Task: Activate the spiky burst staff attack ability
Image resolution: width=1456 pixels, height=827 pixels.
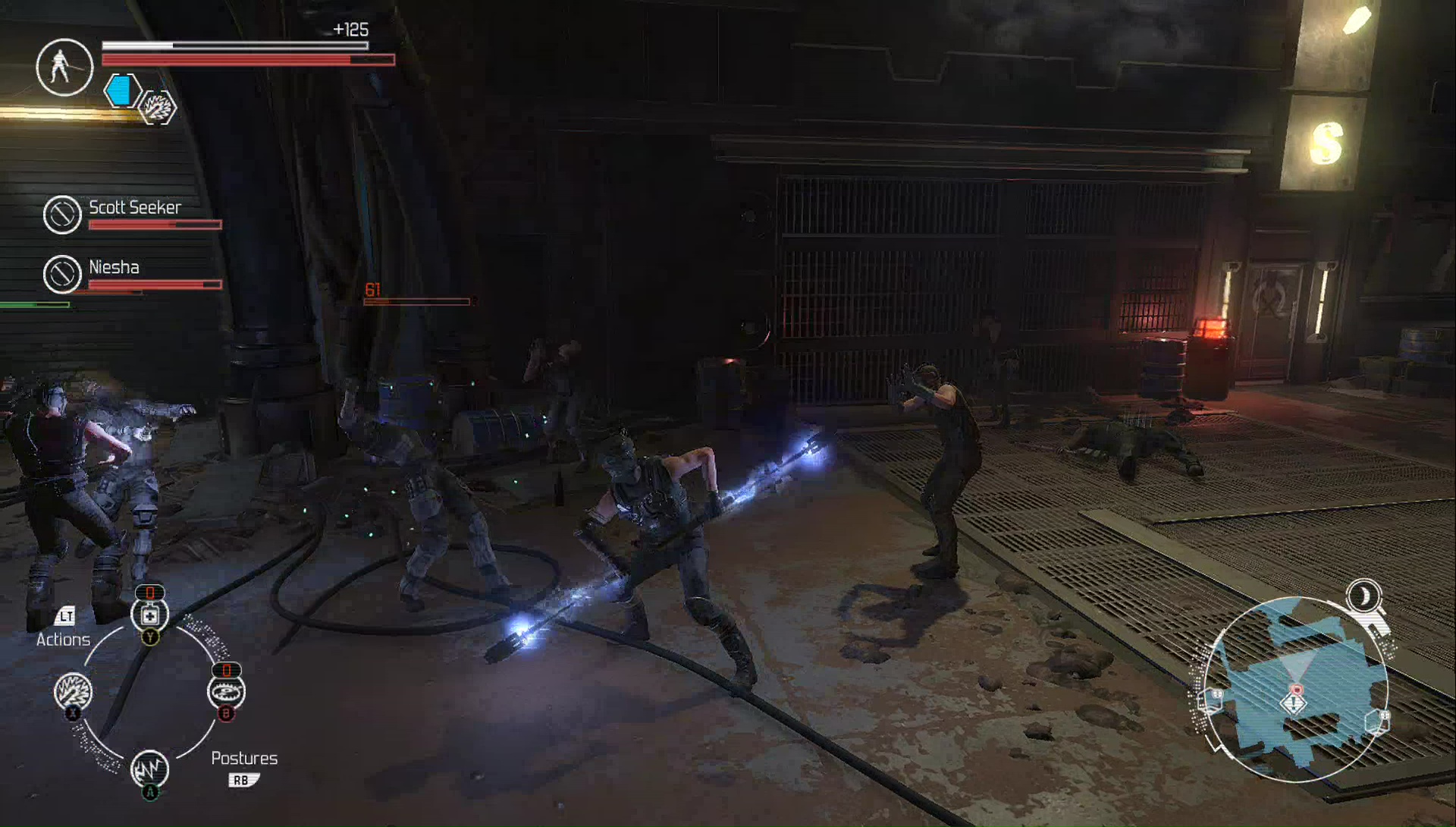Action: [74, 691]
